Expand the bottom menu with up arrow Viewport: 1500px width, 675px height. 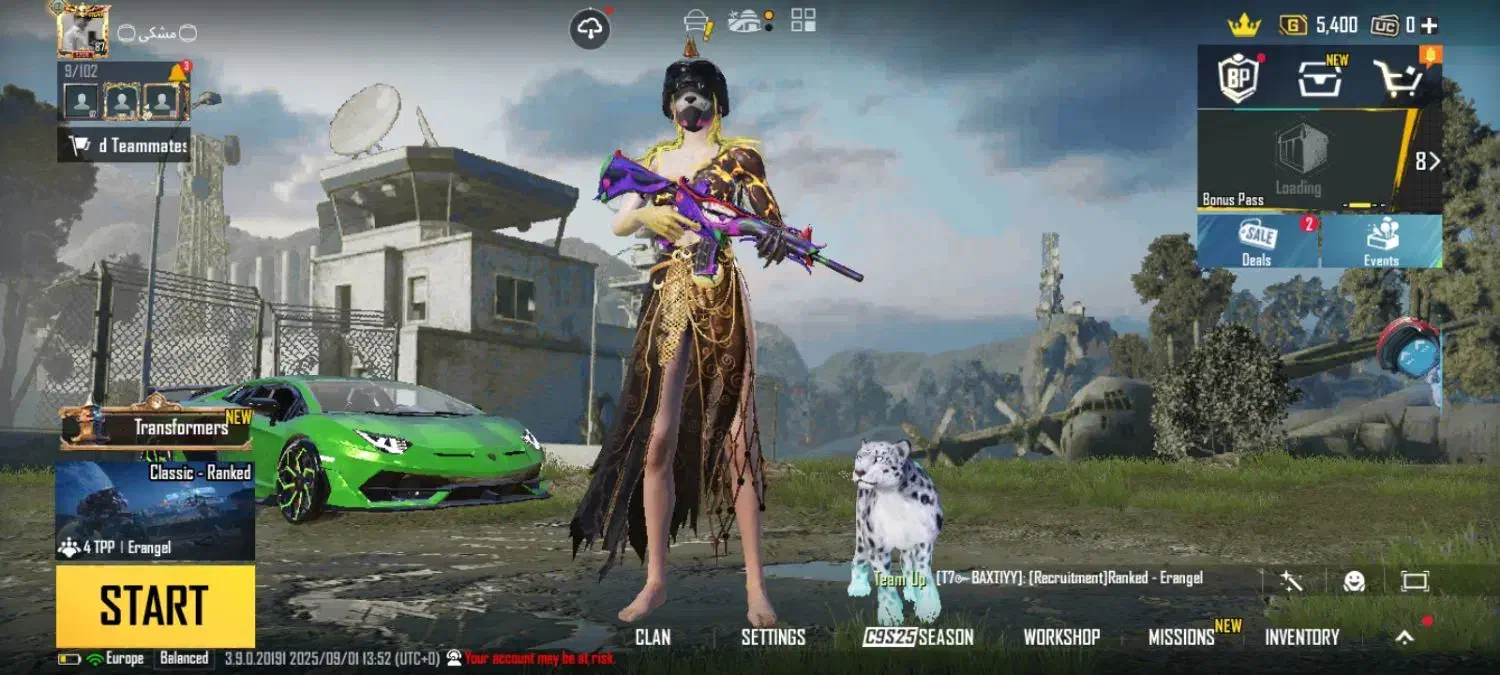[x=1405, y=637]
